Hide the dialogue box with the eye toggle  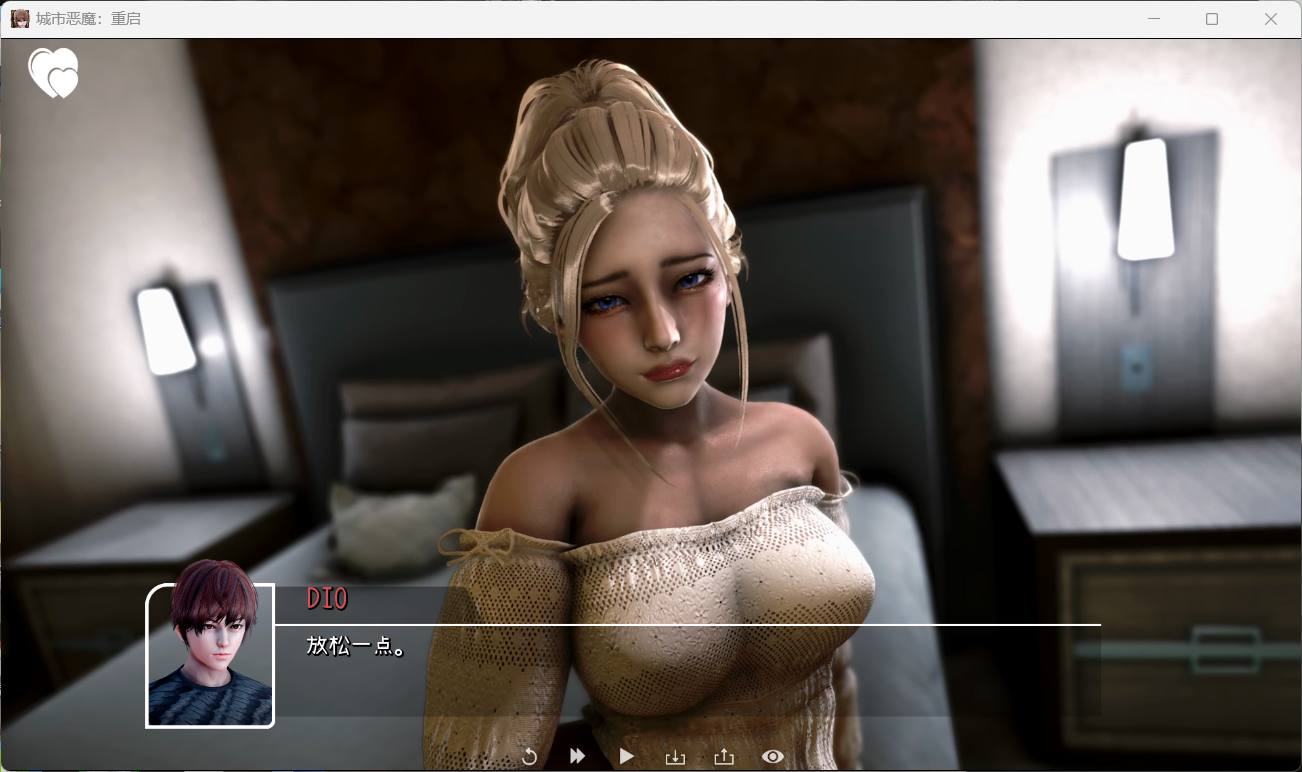[771, 757]
